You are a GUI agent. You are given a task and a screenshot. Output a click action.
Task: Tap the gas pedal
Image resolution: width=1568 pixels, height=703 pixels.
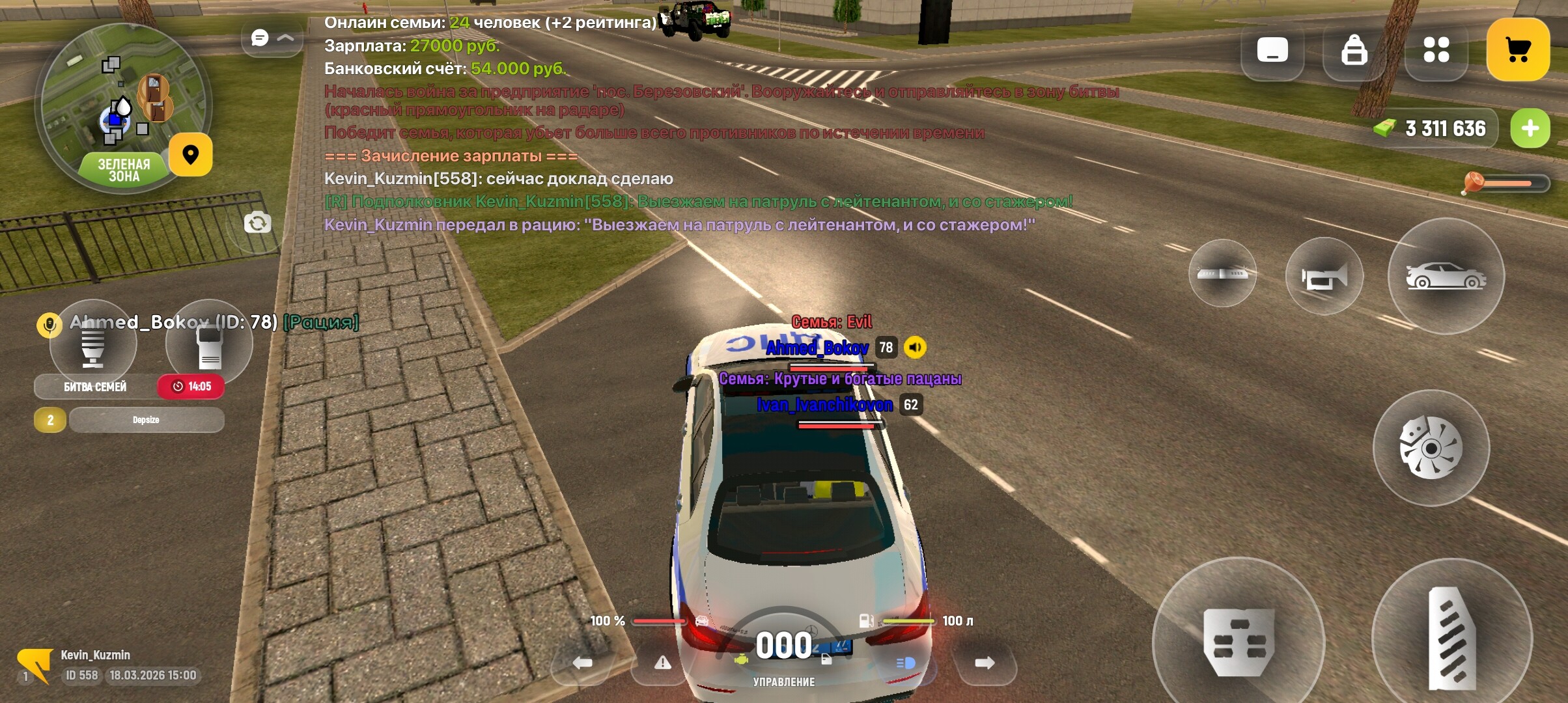(1451, 638)
